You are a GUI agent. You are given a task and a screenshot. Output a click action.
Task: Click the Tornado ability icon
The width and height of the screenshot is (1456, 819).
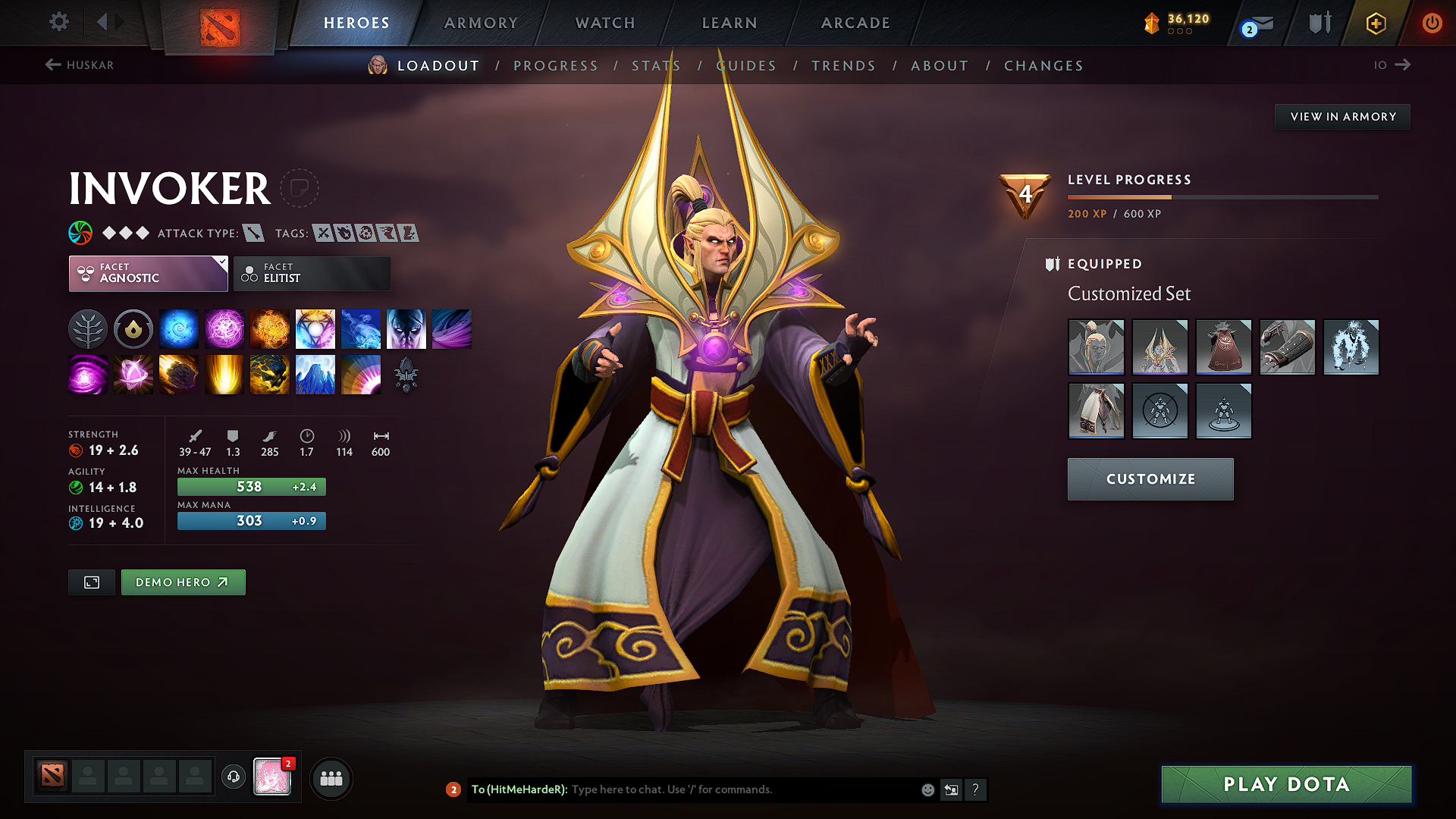pos(452,328)
